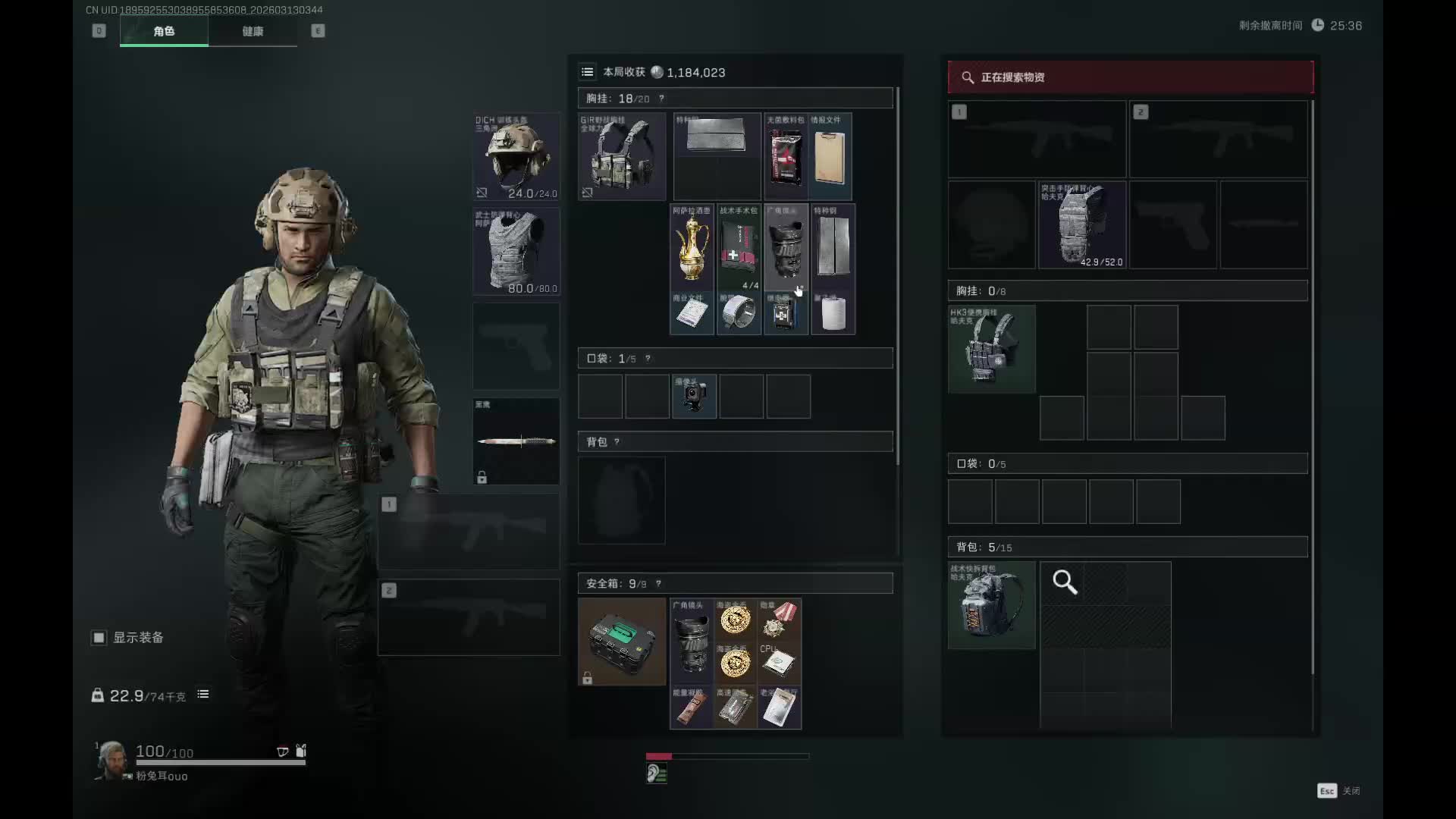Select the equipped body armor slot

click(x=516, y=251)
